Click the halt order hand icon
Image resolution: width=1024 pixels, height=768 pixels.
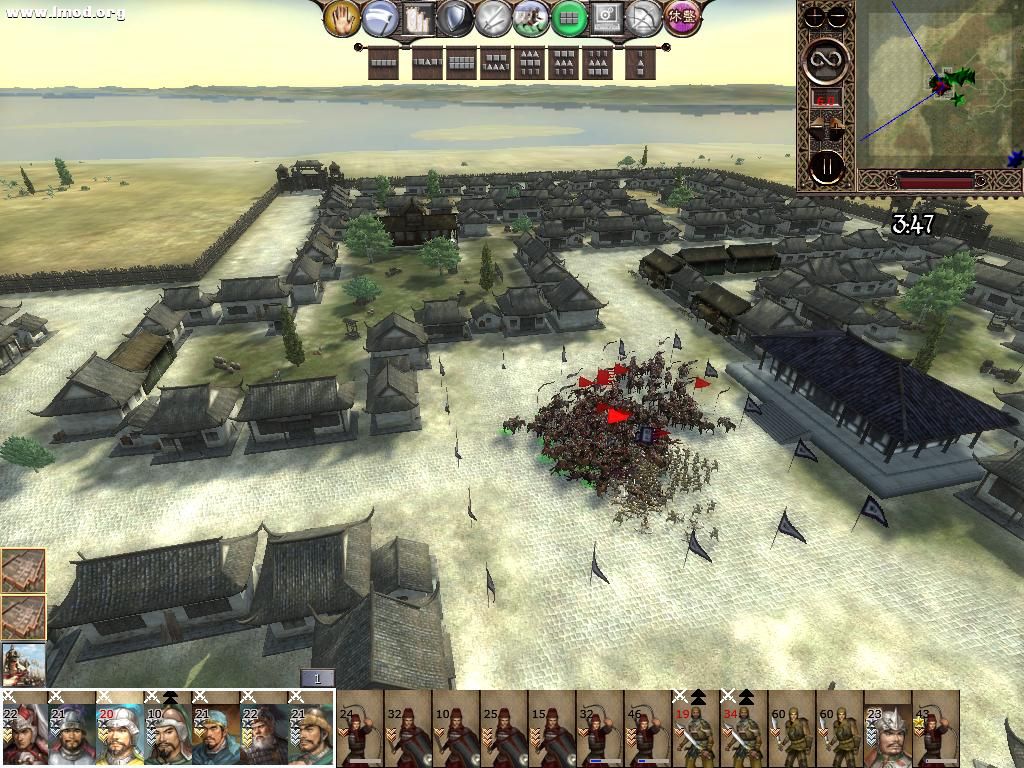(343, 18)
